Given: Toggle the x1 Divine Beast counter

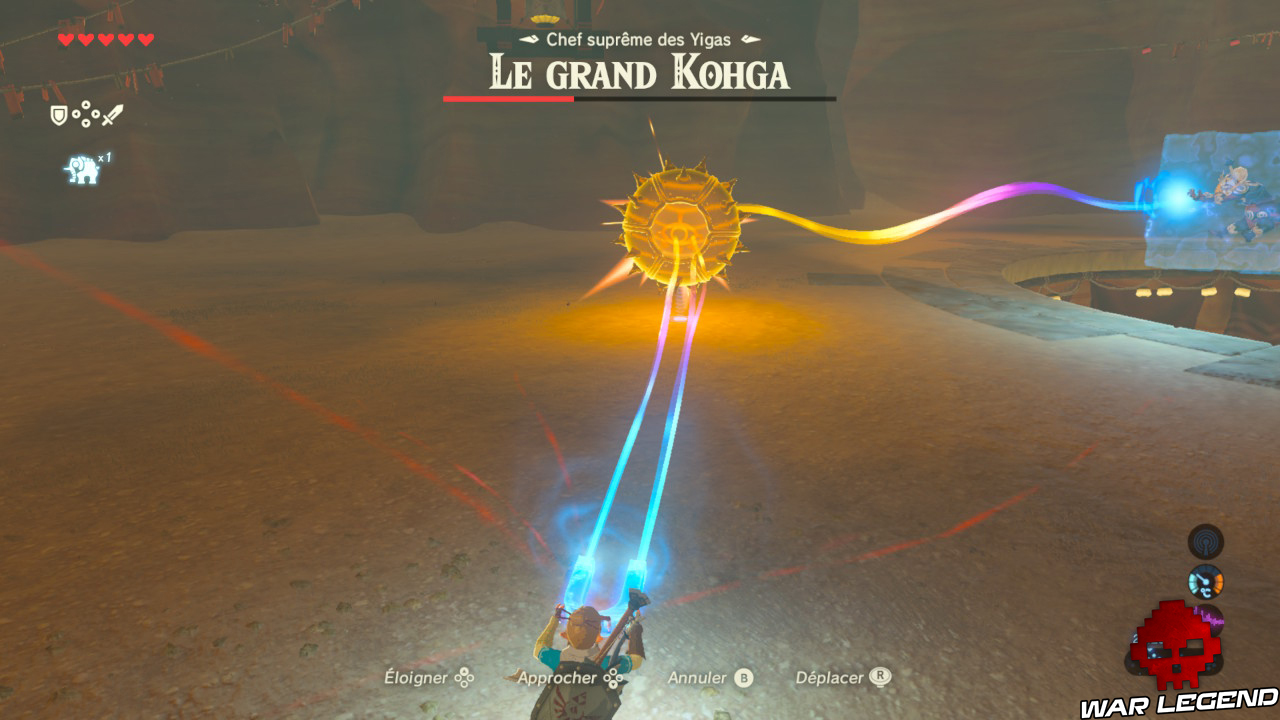Looking at the screenshot, I should coord(104,158).
